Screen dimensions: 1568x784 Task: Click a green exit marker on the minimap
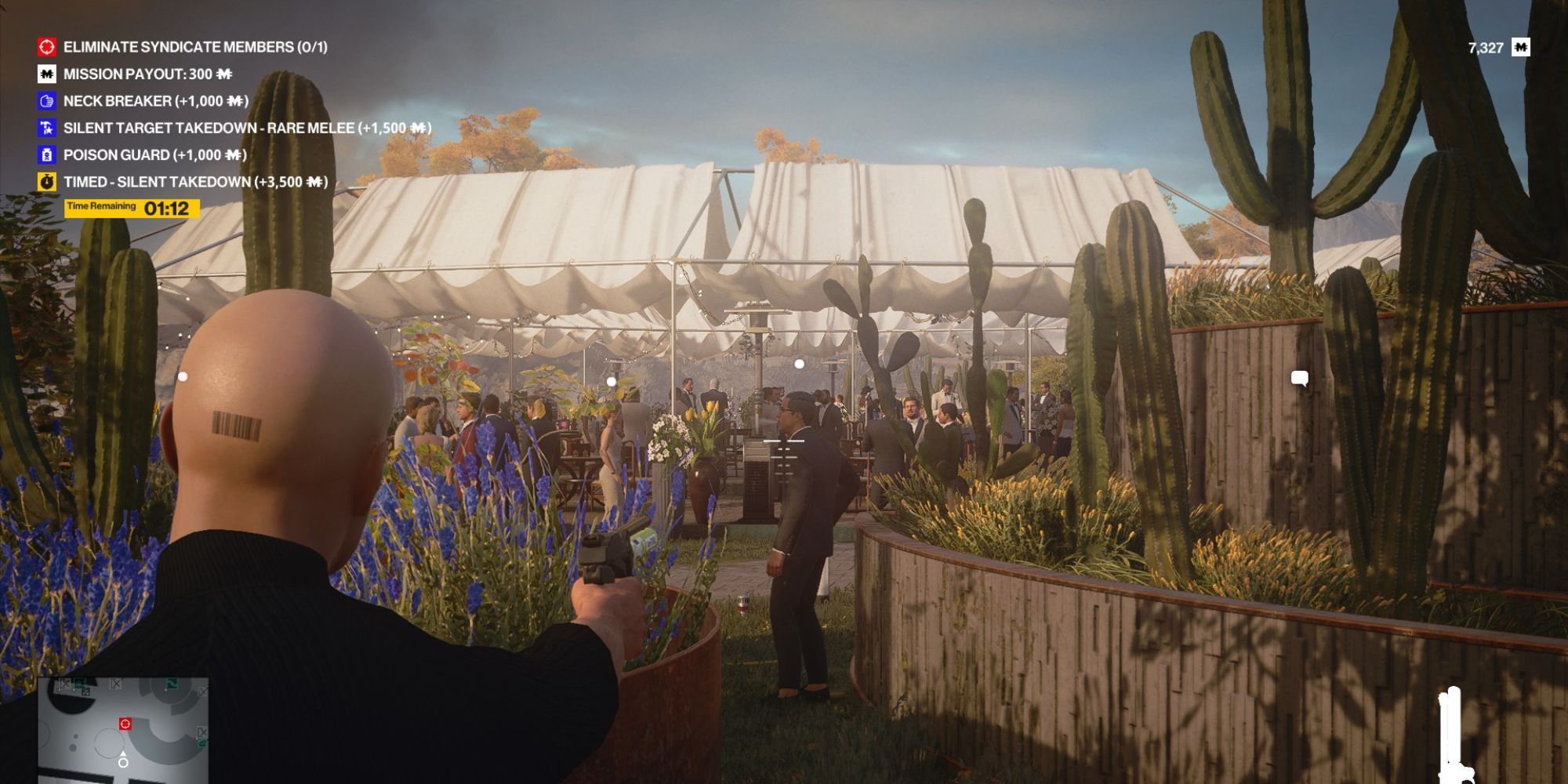(x=172, y=684)
